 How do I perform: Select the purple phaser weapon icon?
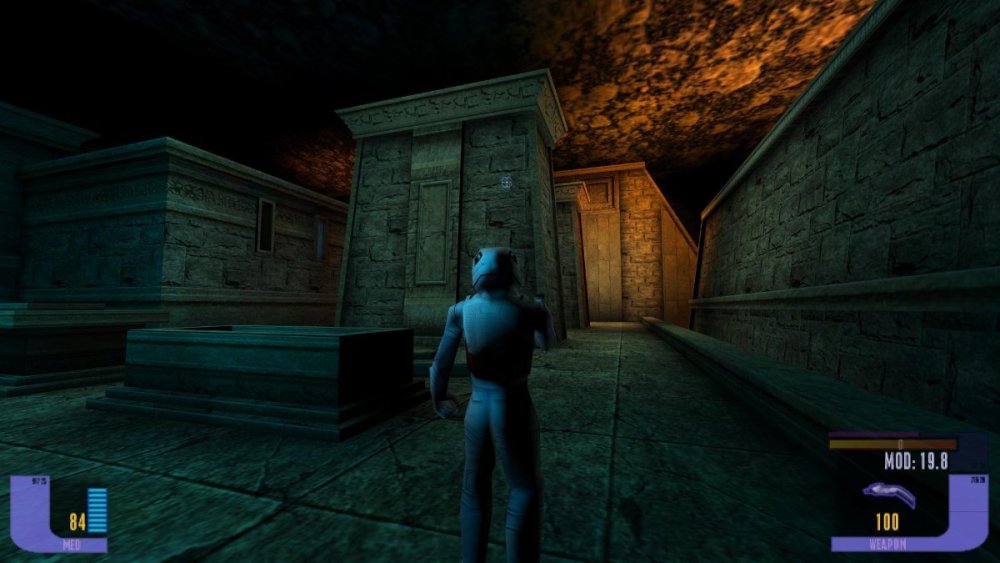pyautogui.click(x=891, y=491)
